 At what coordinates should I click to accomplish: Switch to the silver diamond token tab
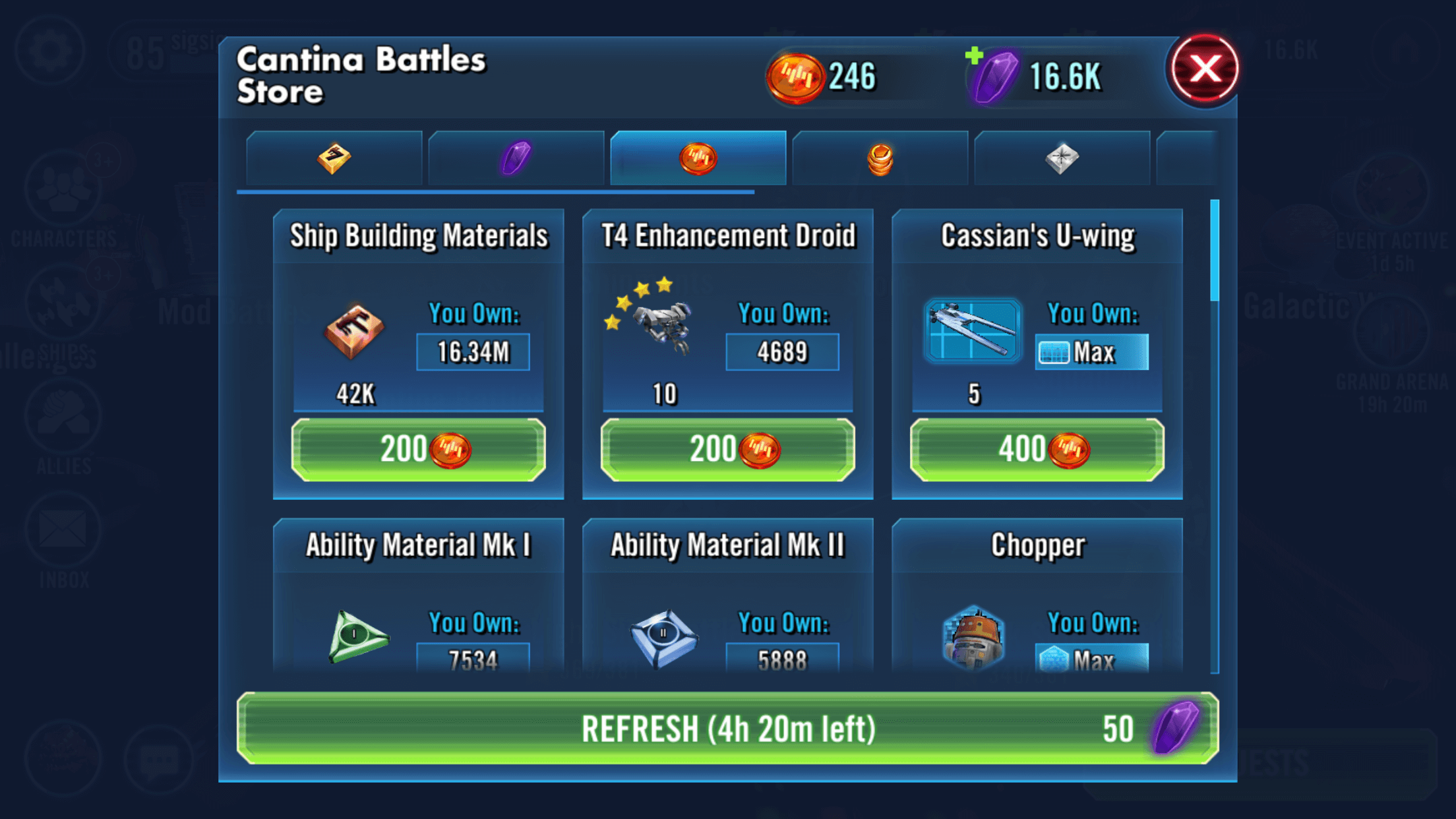1062,158
